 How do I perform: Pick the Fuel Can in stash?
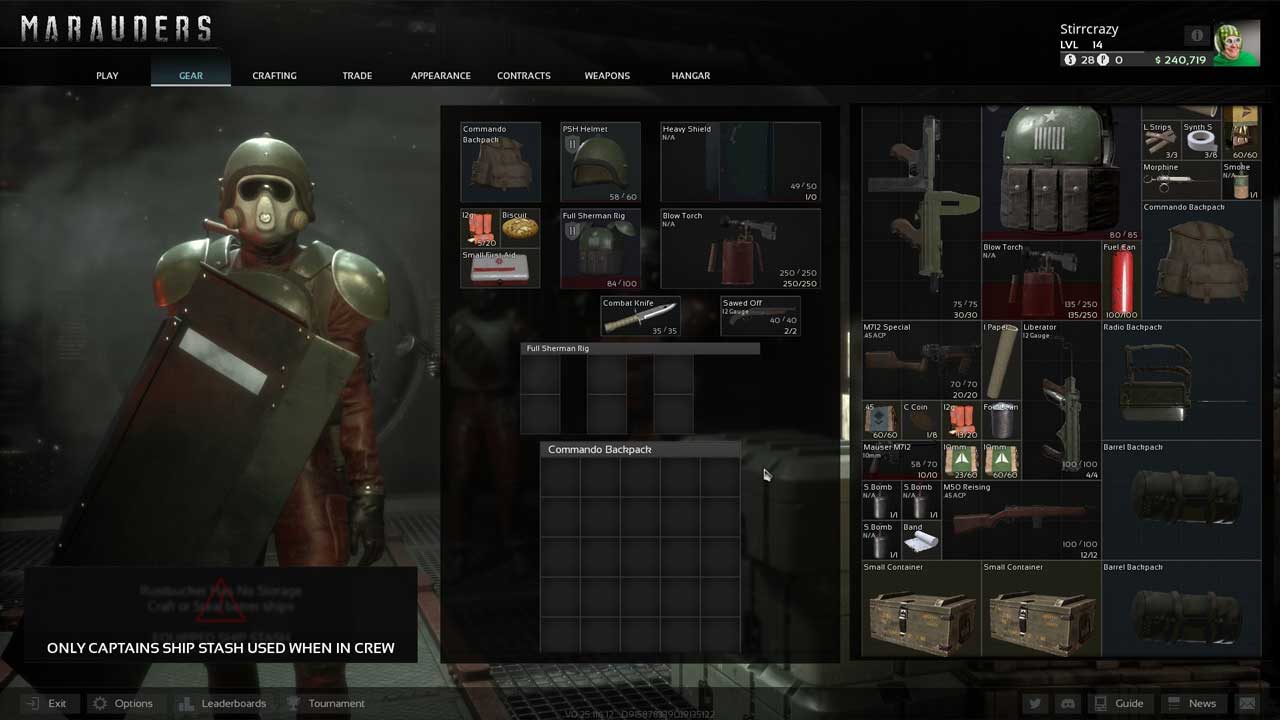pyautogui.click(x=1121, y=280)
